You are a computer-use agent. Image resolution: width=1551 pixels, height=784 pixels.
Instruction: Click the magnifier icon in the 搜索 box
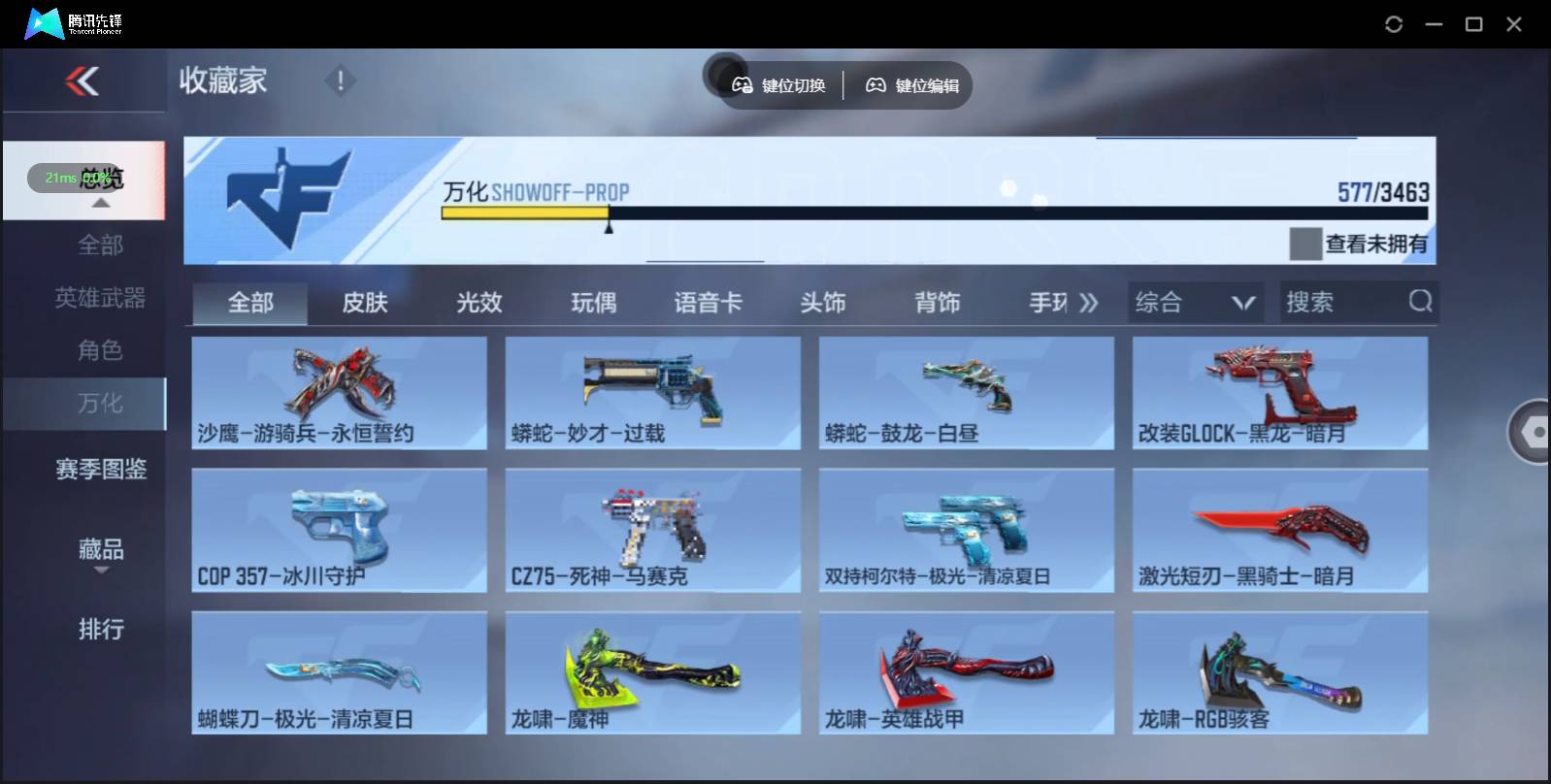coord(1421,302)
